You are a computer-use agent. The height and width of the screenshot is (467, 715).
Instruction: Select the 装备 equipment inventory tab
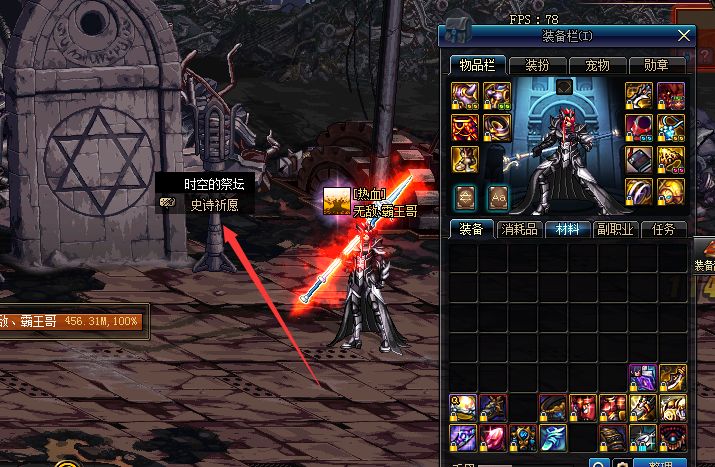470,229
